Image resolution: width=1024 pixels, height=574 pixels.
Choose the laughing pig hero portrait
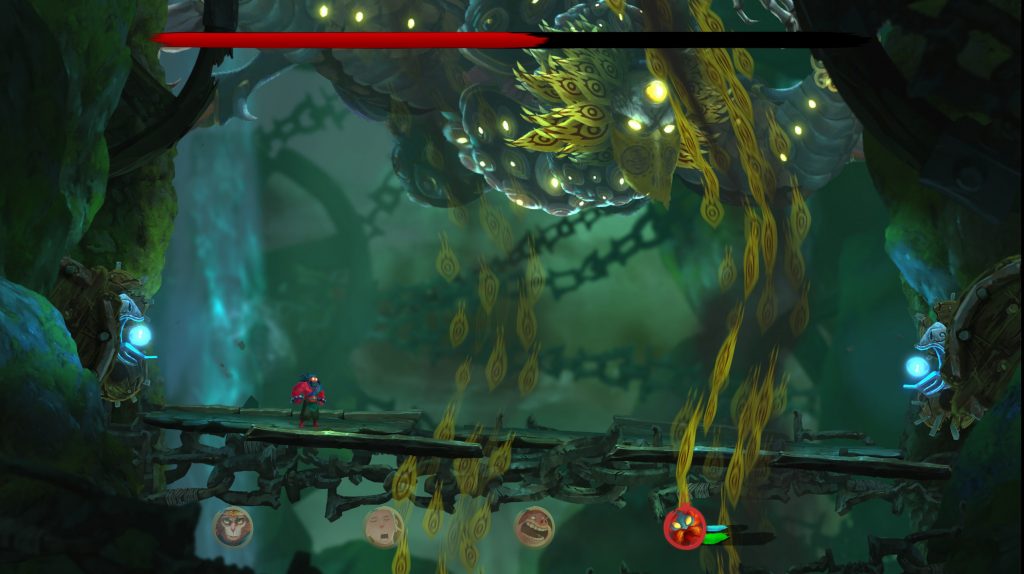534,526
